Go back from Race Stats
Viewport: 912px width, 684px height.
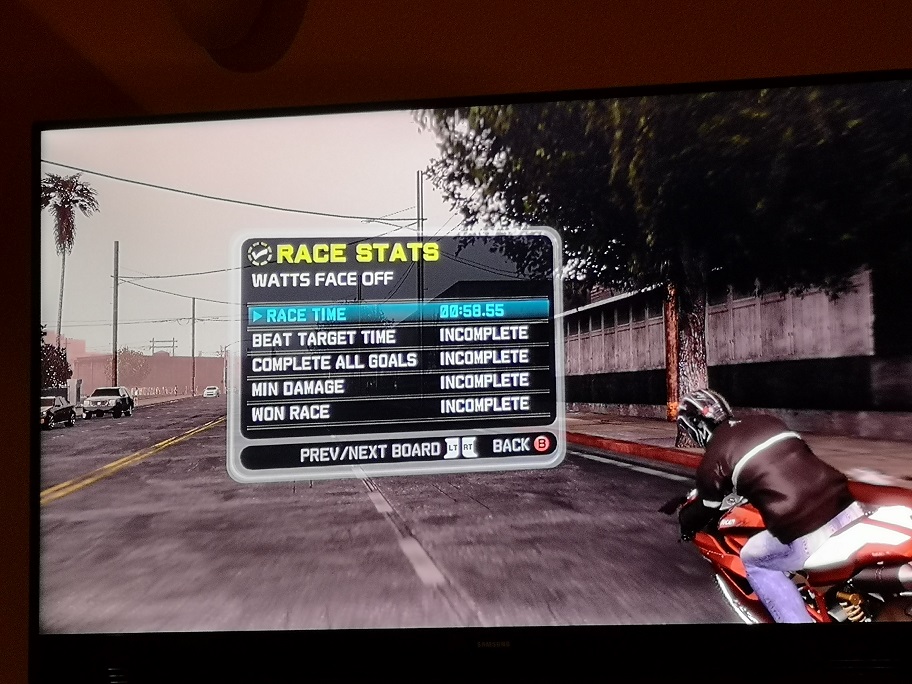(x=522, y=446)
